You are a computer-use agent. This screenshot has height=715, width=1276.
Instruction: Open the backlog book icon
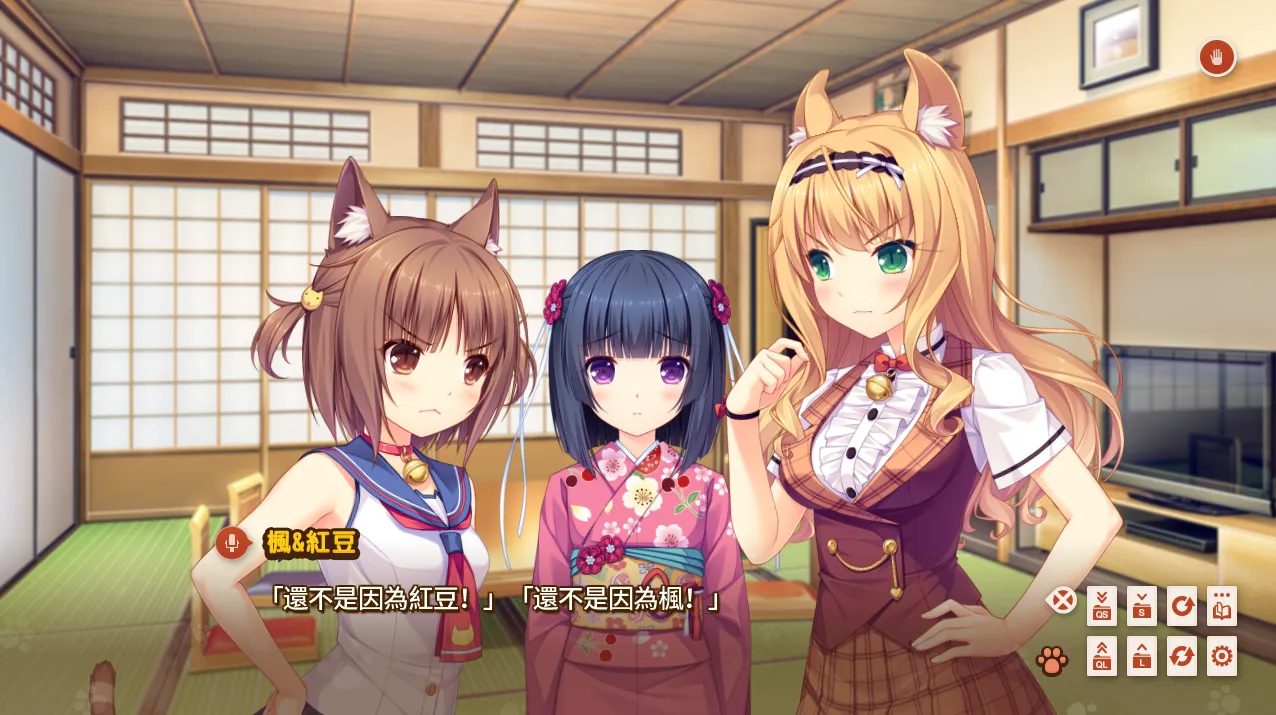pos(1222,606)
